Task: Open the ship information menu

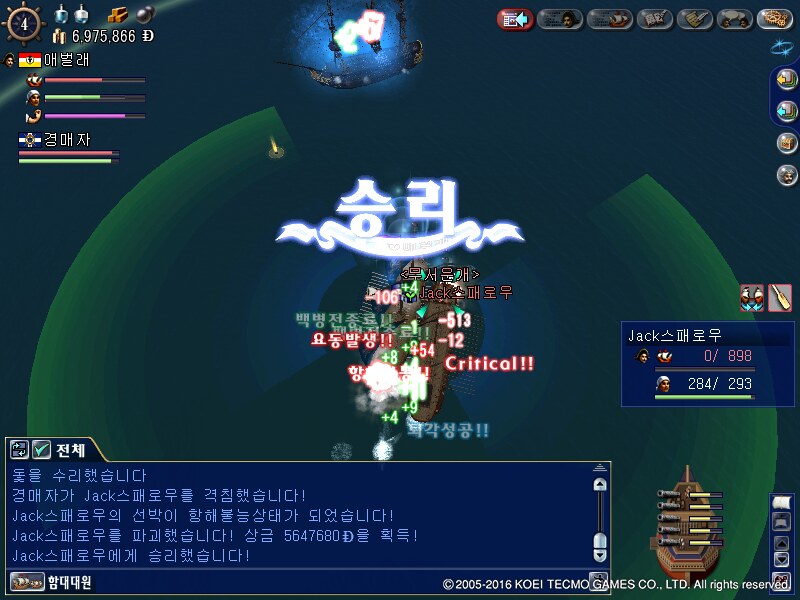Action: point(608,19)
